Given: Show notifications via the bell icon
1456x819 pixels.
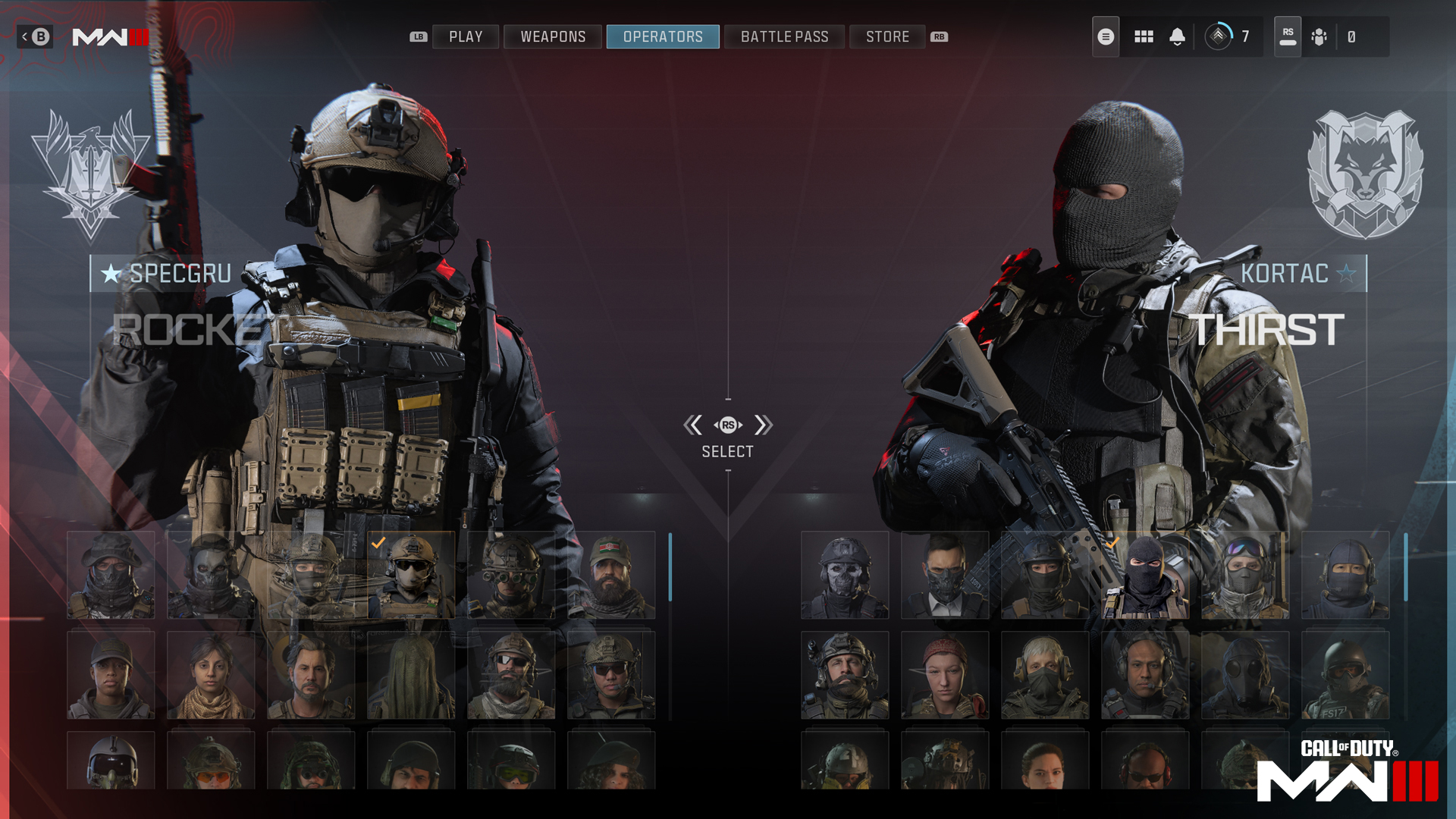Looking at the screenshot, I should [1177, 36].
